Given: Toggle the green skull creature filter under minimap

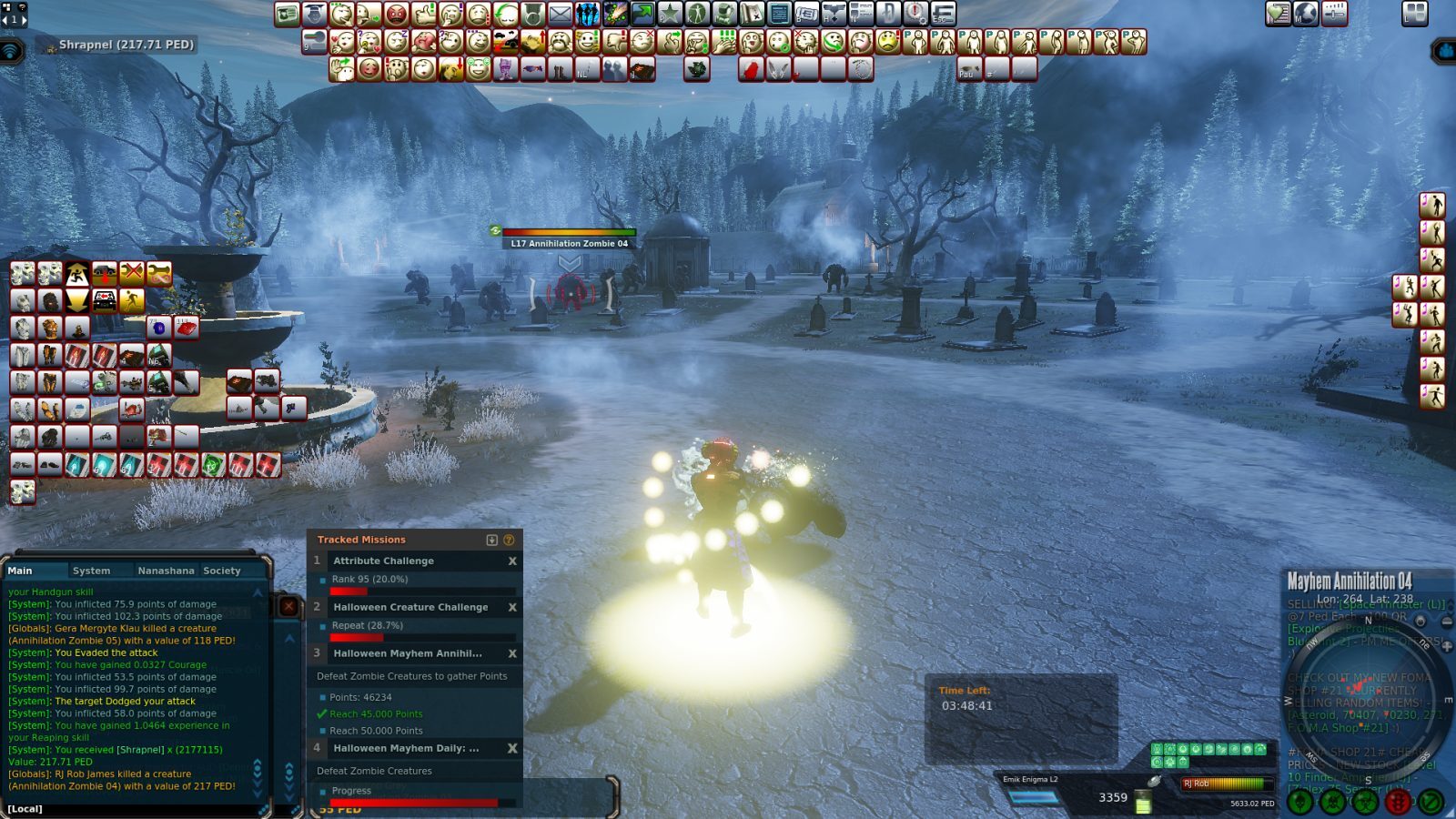Looking at the screenshot, I should click(x=1299, y=802).
